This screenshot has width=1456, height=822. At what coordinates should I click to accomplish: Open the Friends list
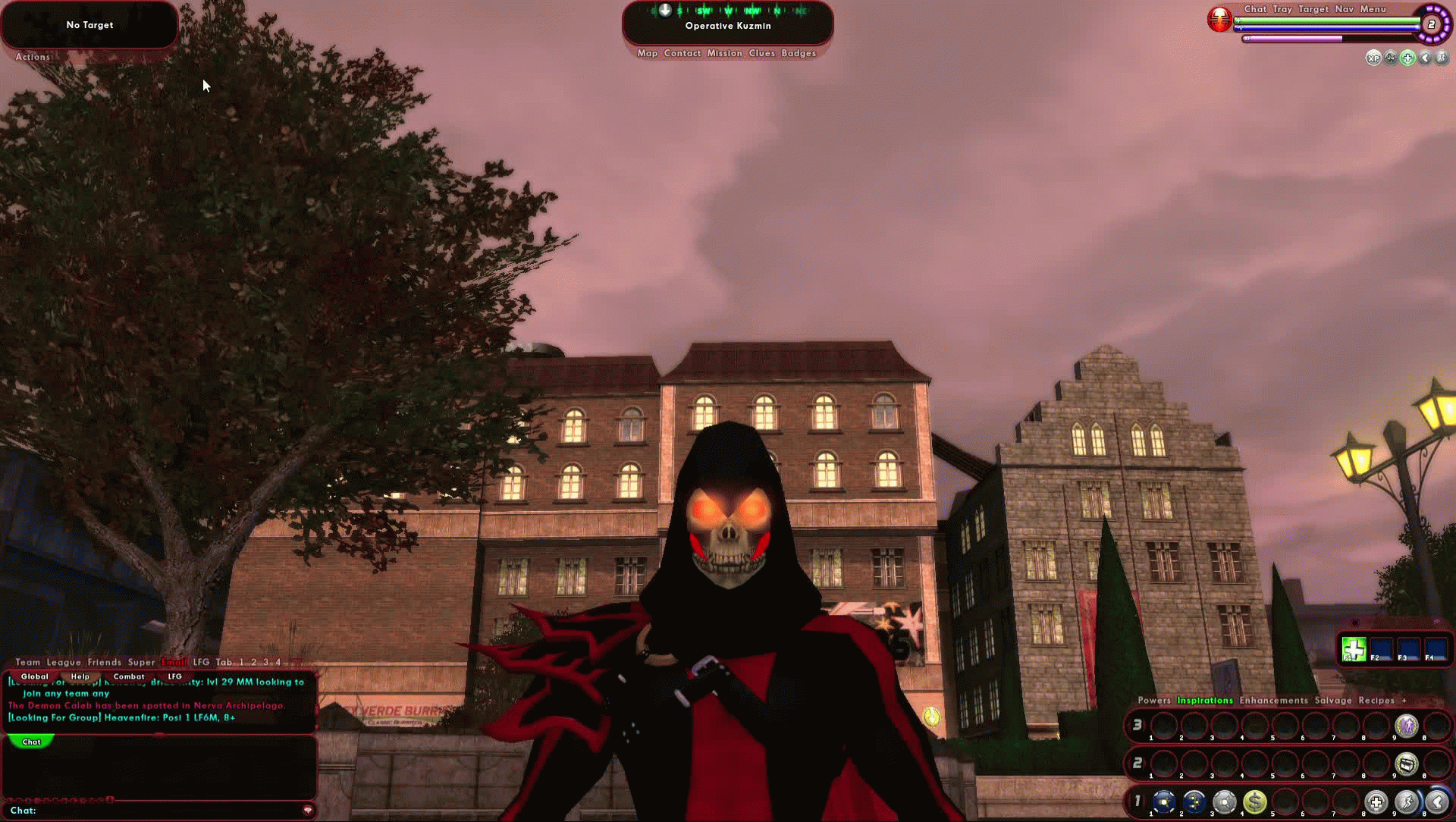[x=104, y=662]
